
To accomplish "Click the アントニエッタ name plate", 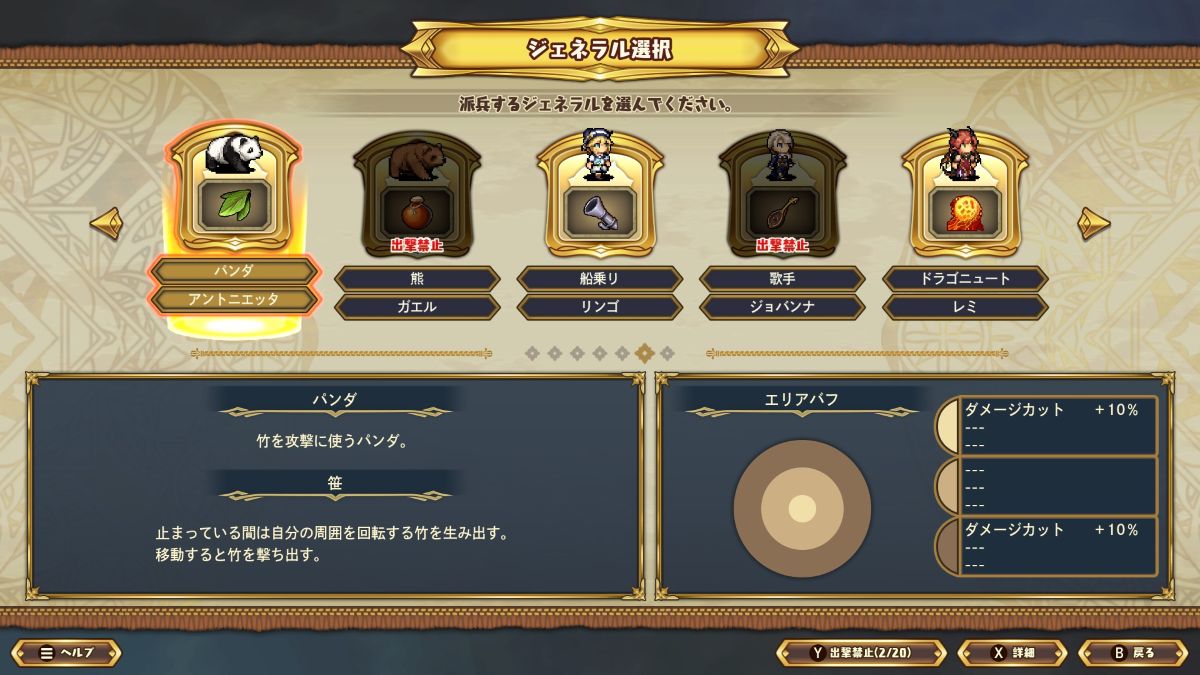I will (234, 299).
